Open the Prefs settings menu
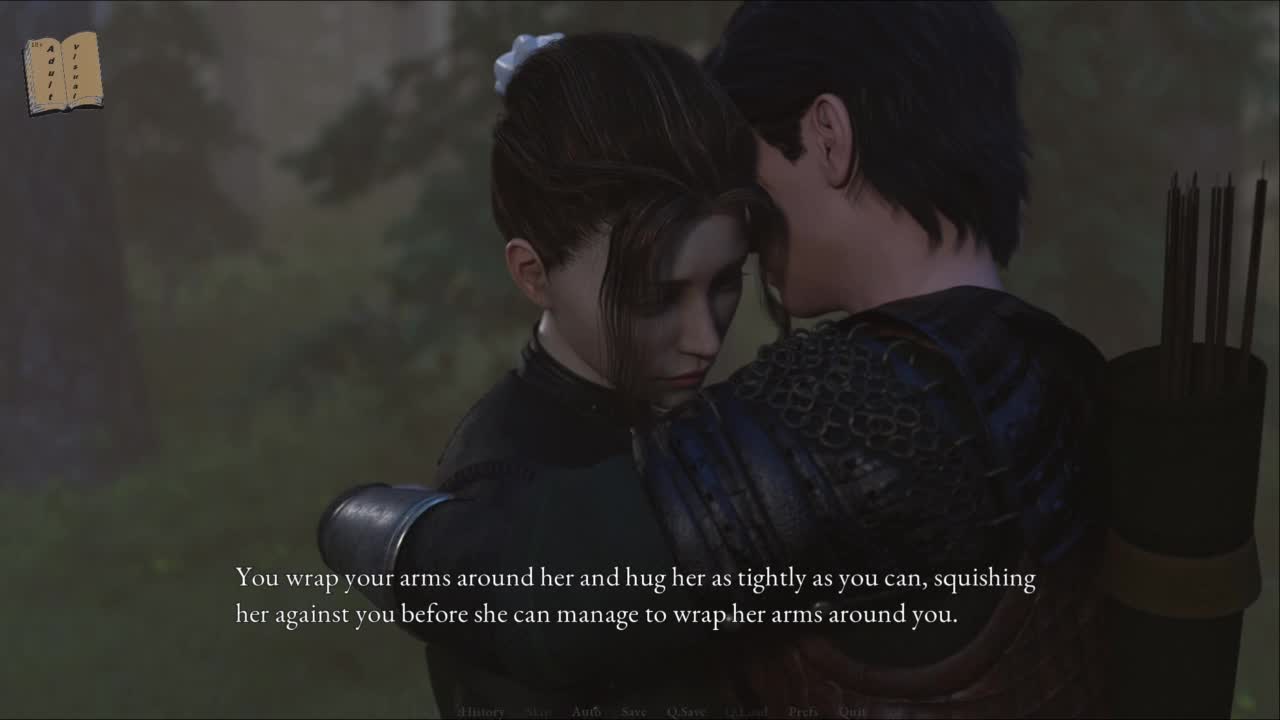The height and width of the screenshot is (720, 1280). [803, 712]
